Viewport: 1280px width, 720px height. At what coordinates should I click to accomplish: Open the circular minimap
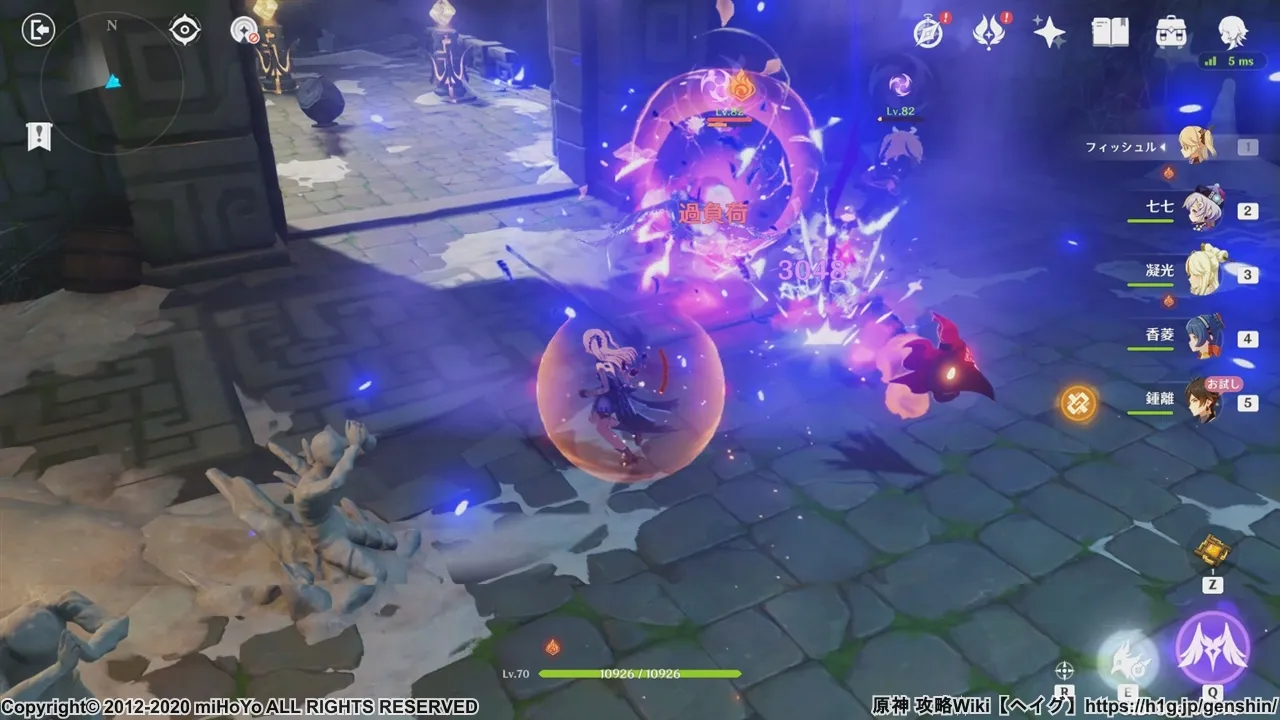[111, 80]
